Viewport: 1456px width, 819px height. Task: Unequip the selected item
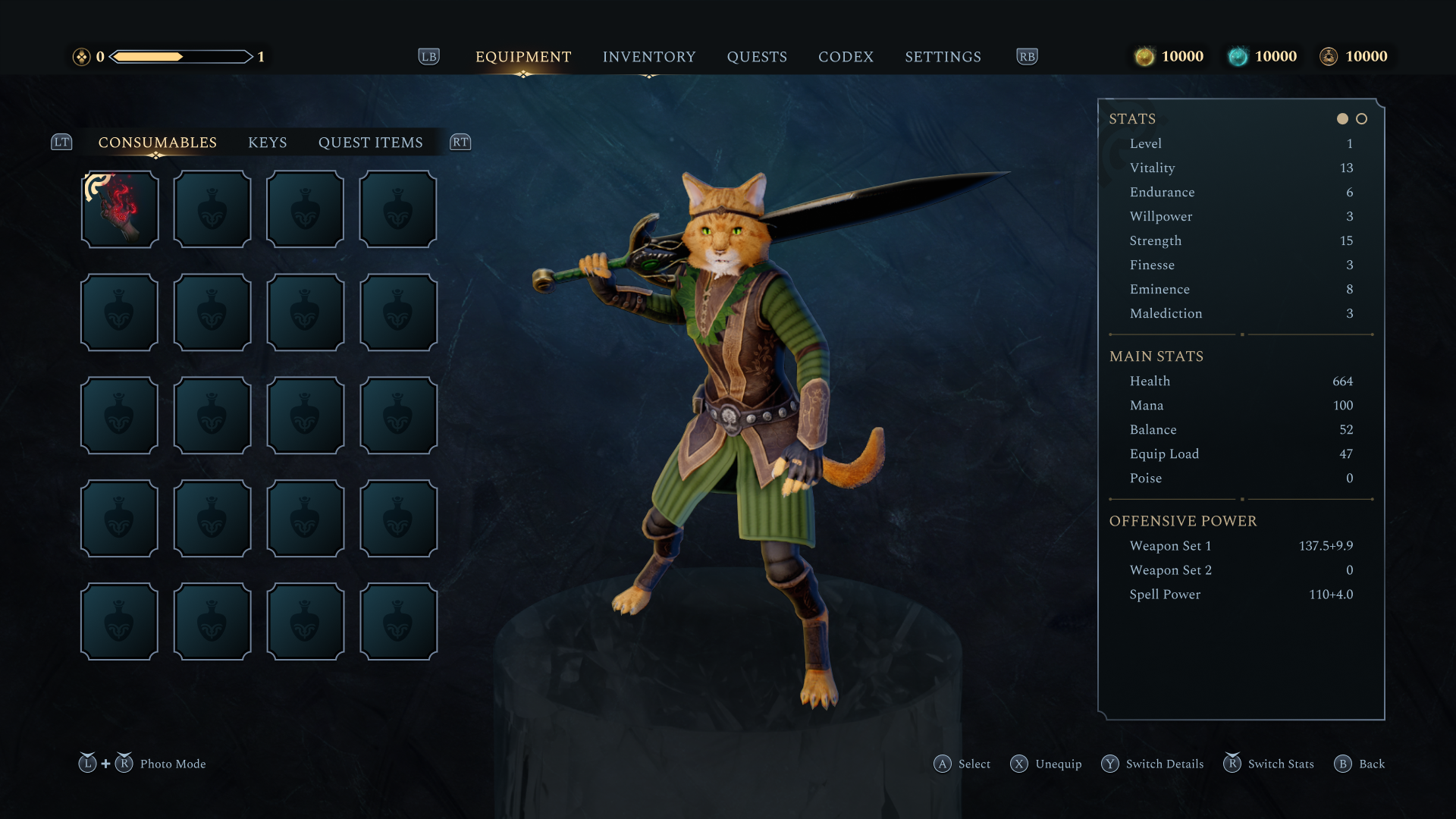[1046, 764]
